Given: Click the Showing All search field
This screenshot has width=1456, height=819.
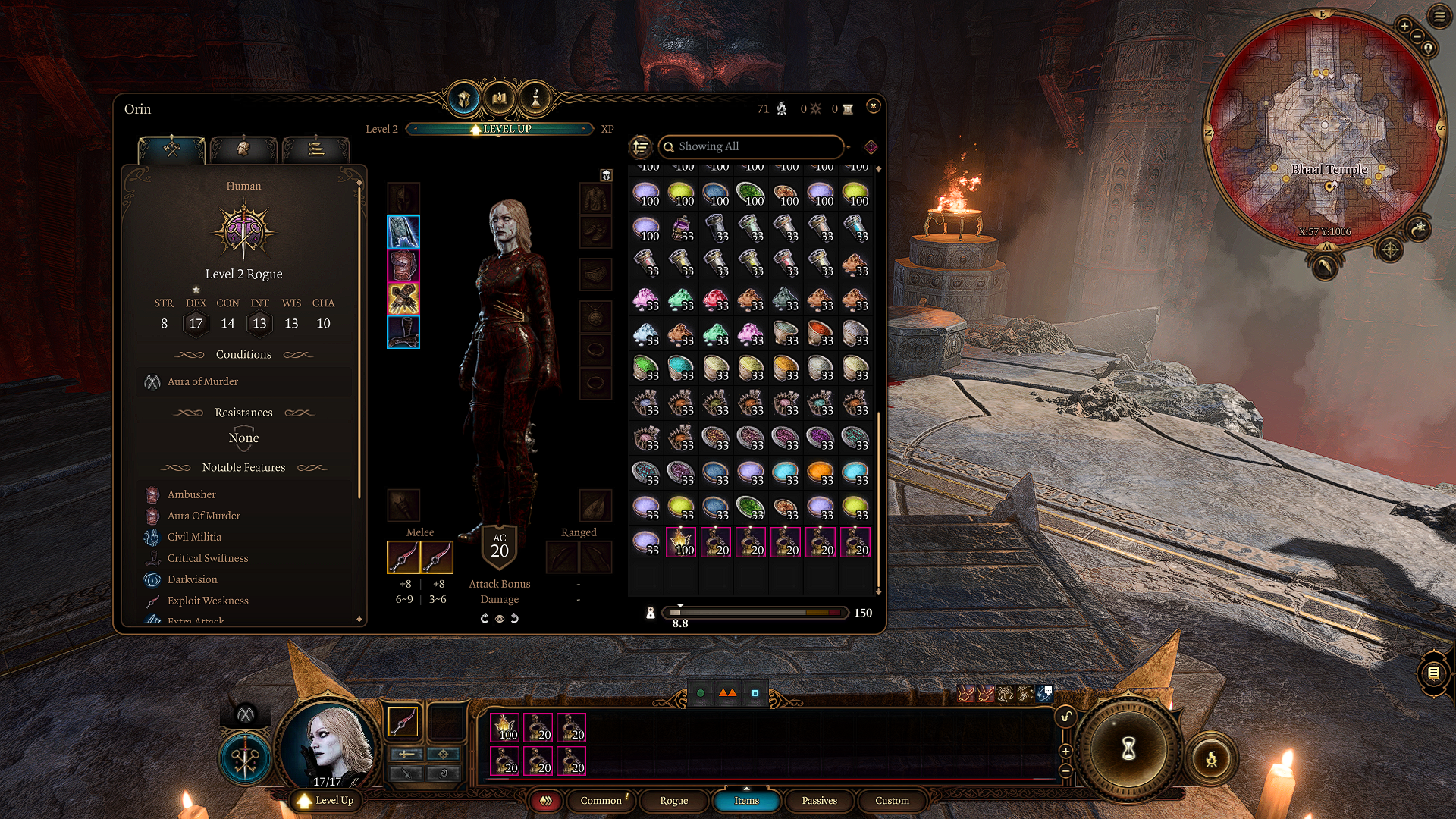Looking at the screenshot, I should 751,146.
